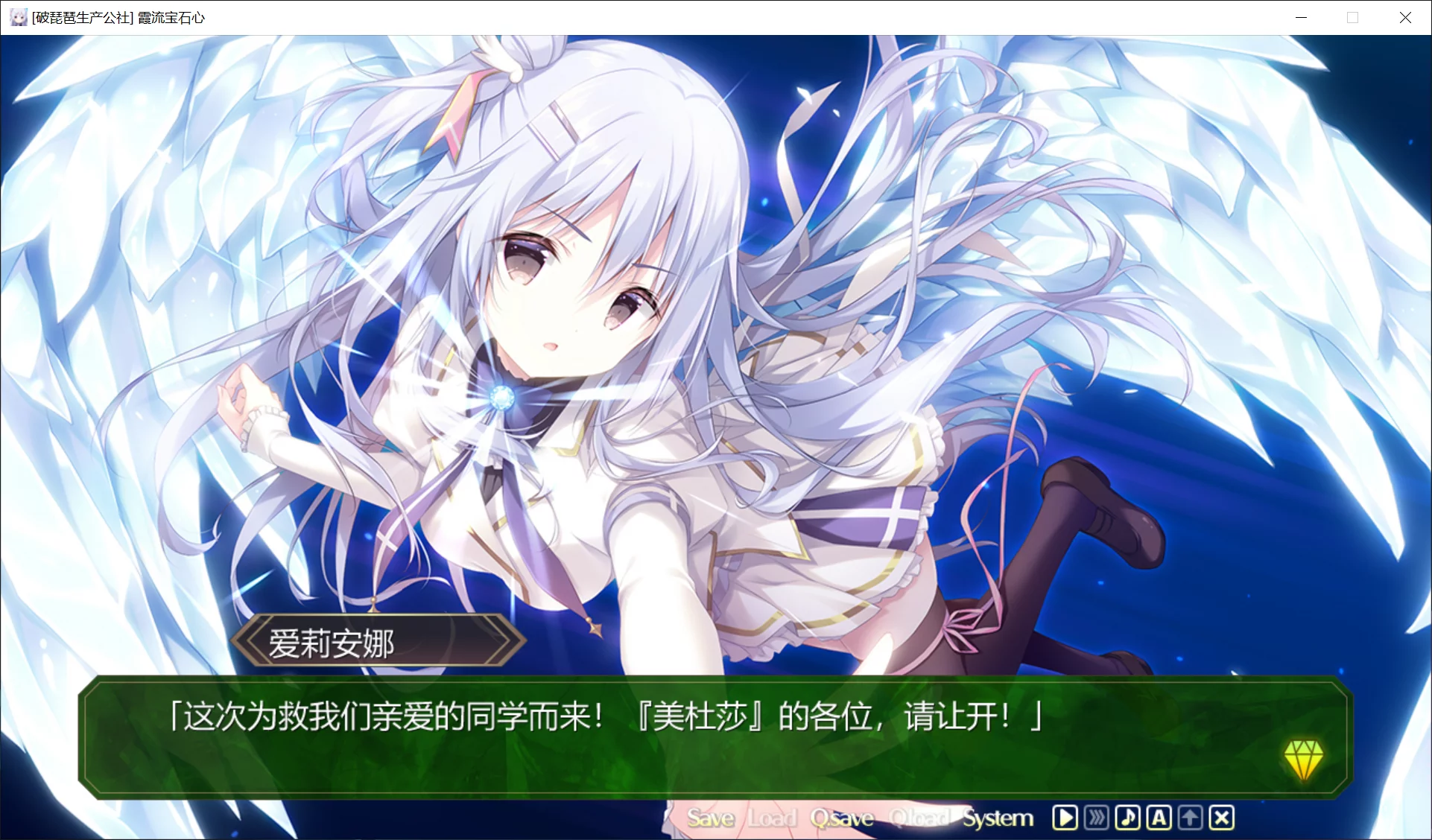Image resolution: width=1432 pixels, height=840 pixels.
Task: Click the music note sound icon
Action: (x=1127, y=817)
